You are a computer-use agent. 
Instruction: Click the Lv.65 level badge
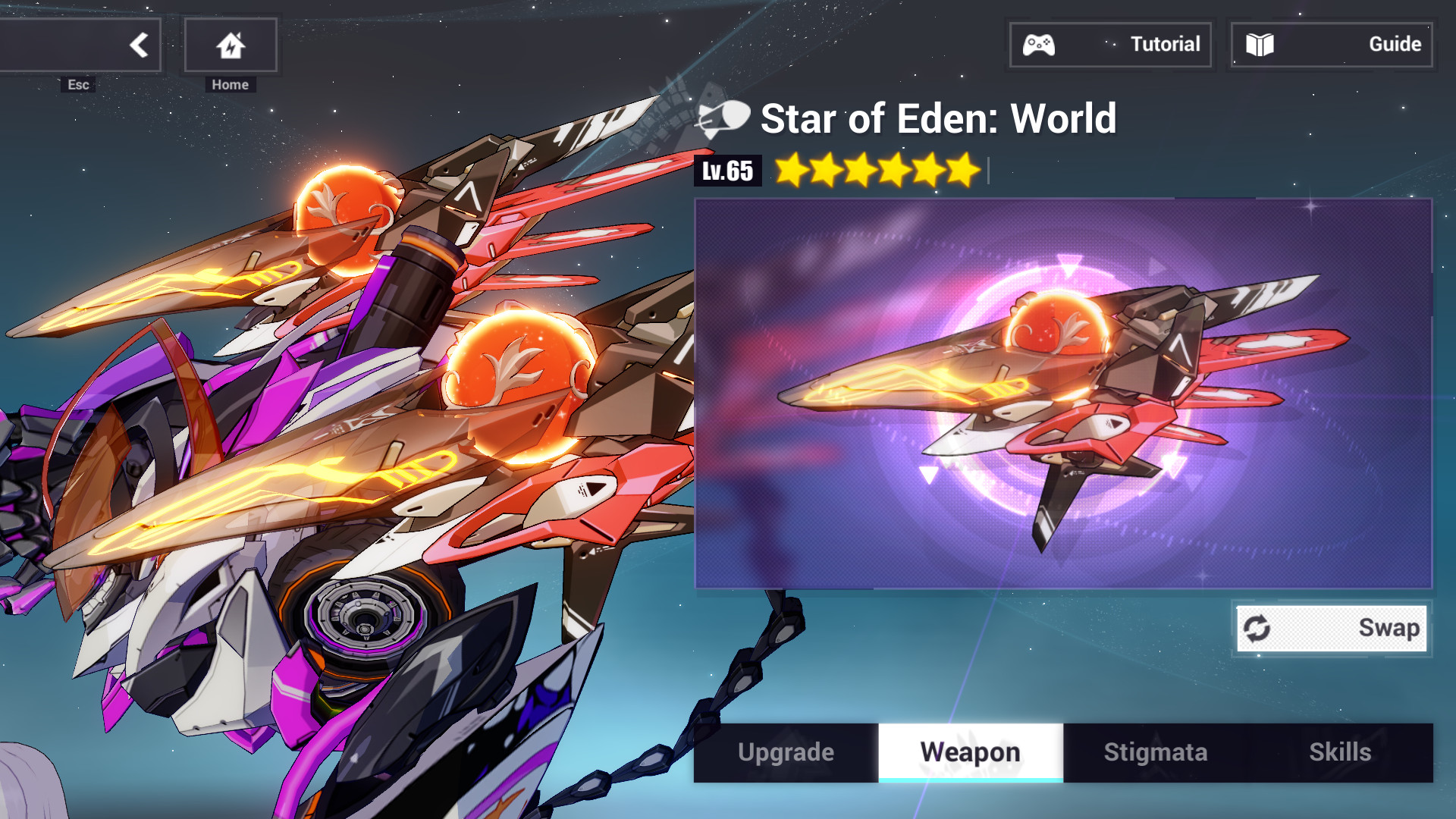pyautogui.click(x=726, y=171)
